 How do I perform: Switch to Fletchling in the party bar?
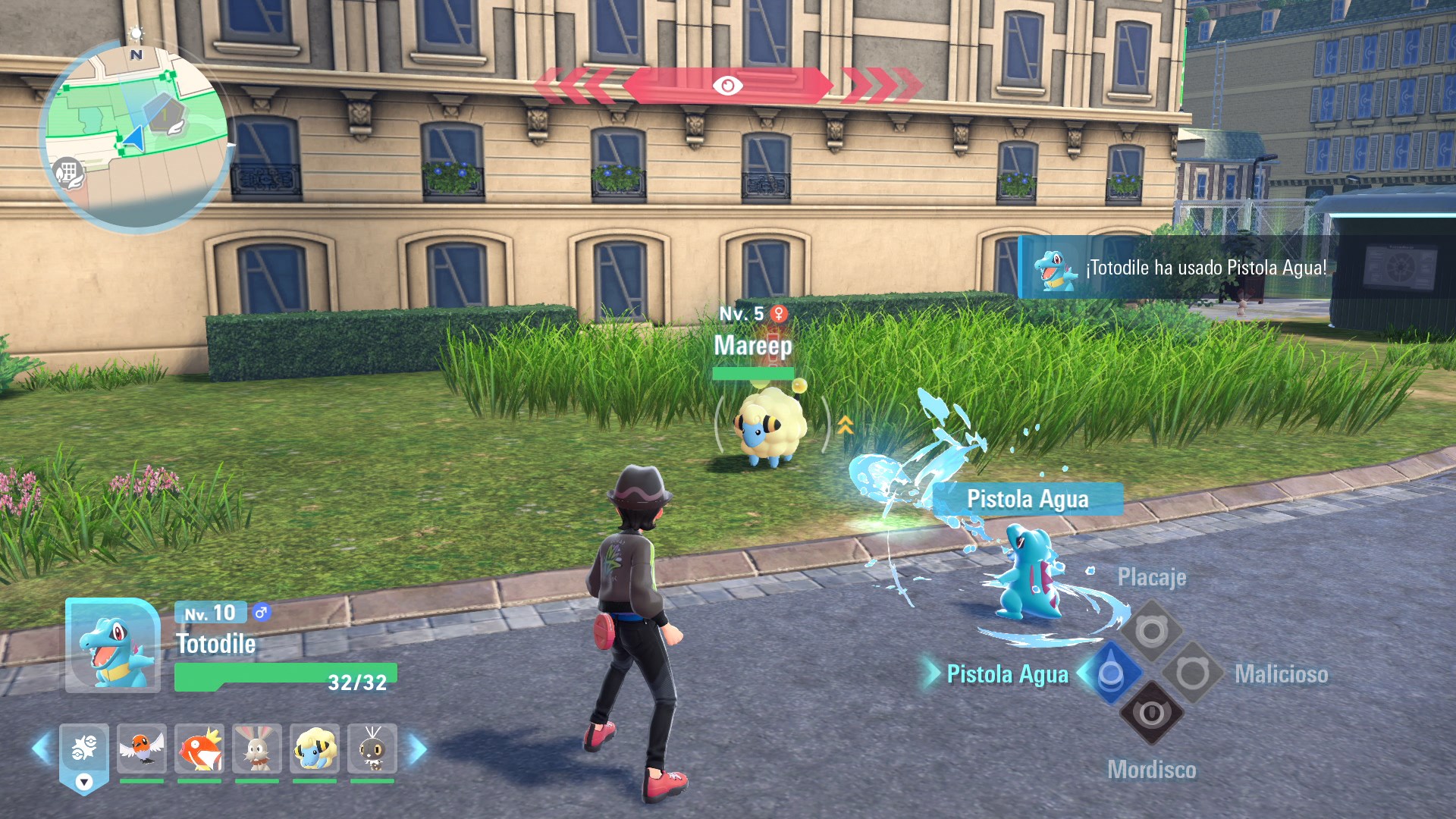142,748
